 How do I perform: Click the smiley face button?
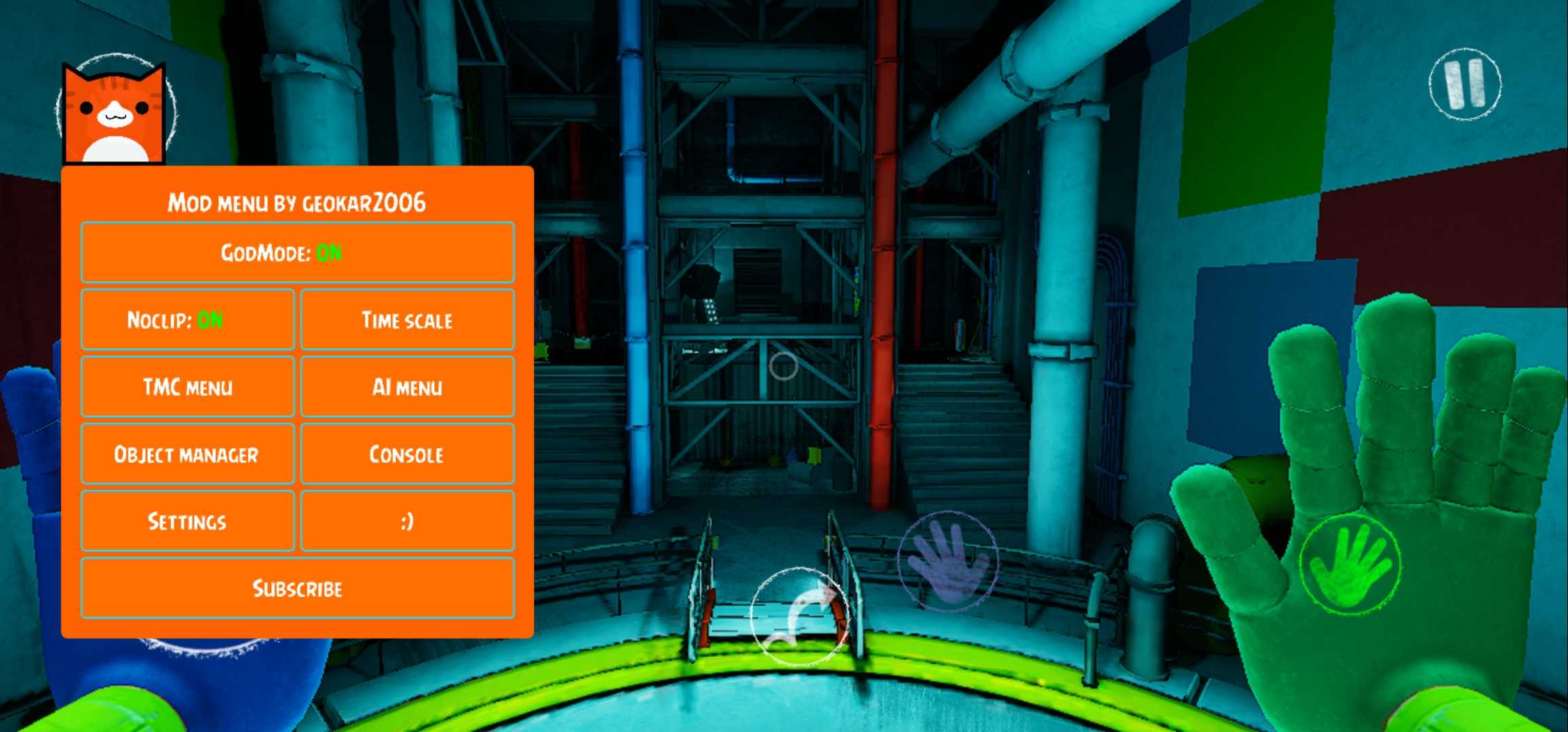(x=407, y=521)
